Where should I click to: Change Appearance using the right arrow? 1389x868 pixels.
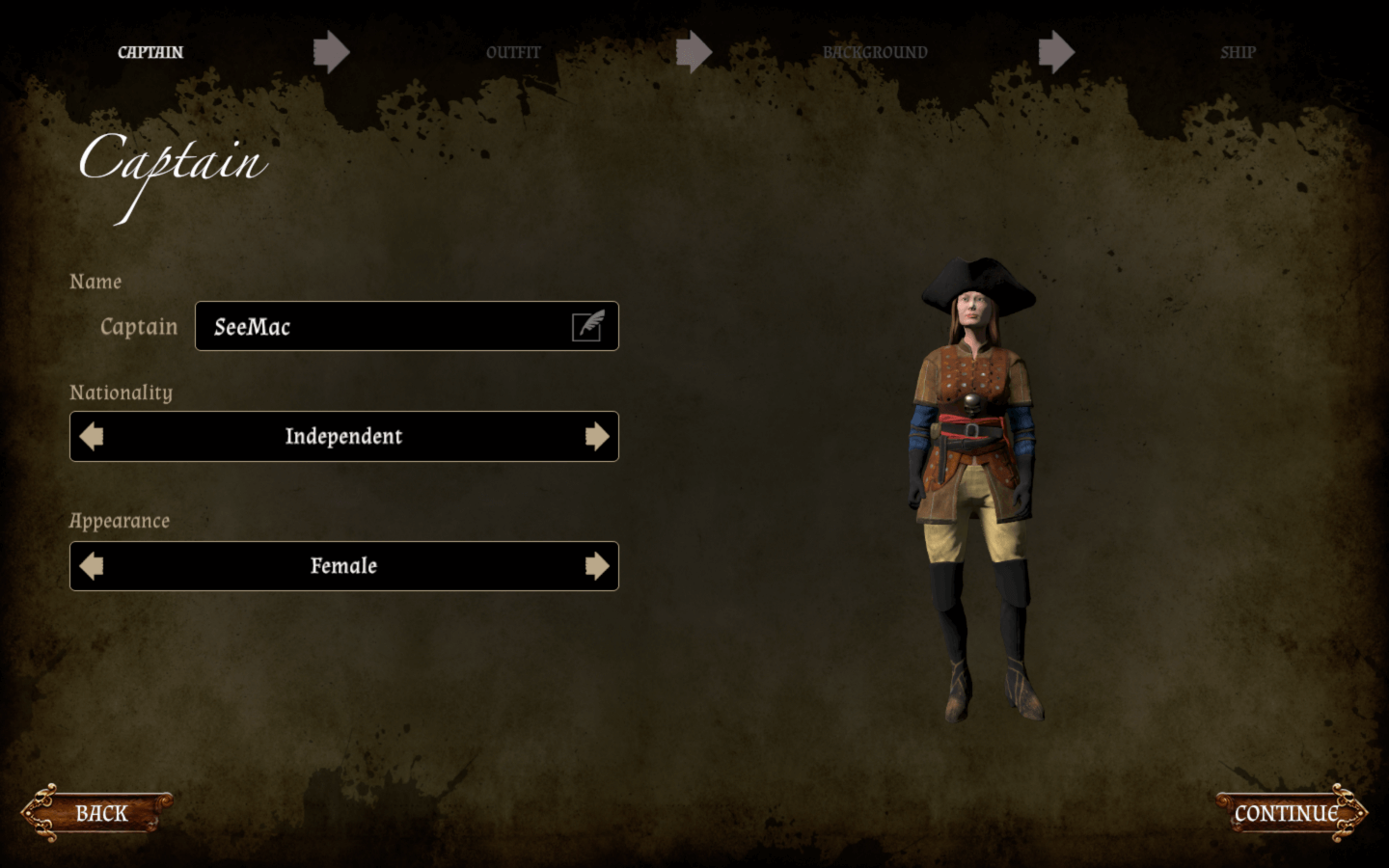[597, 566]
